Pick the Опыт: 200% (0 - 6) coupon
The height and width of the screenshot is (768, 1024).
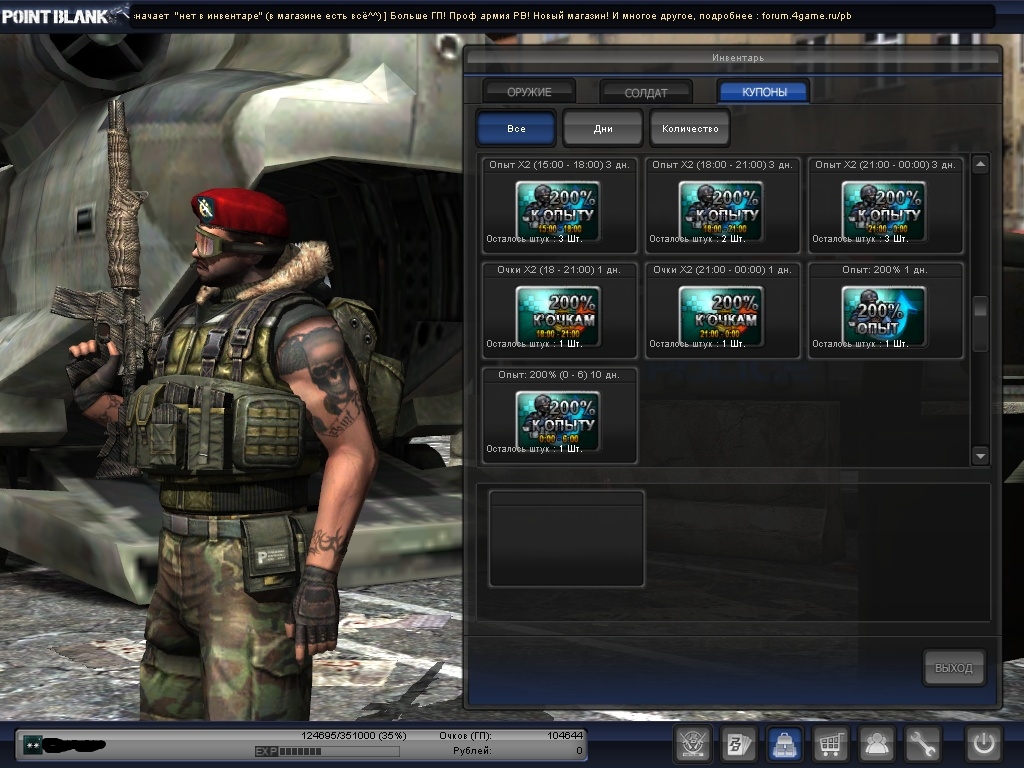pyautogui.click(x=558, y=419)
